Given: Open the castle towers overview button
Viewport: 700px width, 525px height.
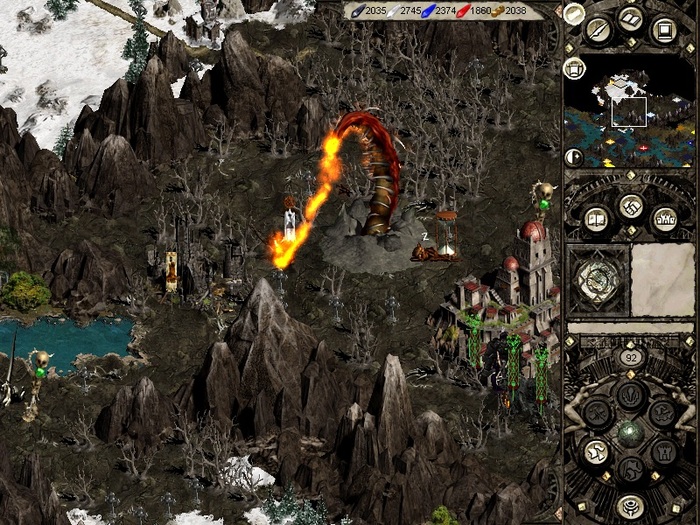Looking at the screenshot, I should tap(663, 218).
